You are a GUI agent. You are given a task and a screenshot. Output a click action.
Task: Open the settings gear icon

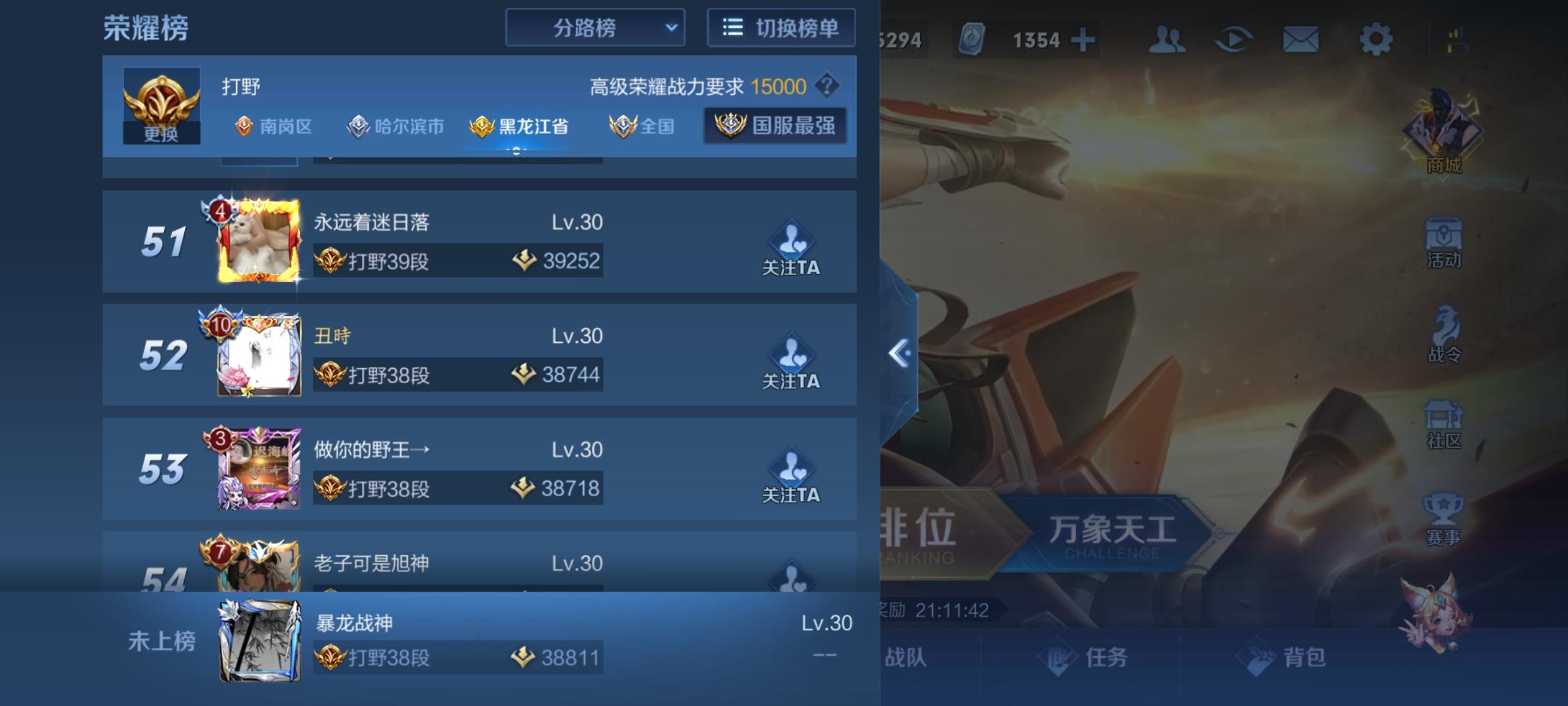[x=1375, y=39]
